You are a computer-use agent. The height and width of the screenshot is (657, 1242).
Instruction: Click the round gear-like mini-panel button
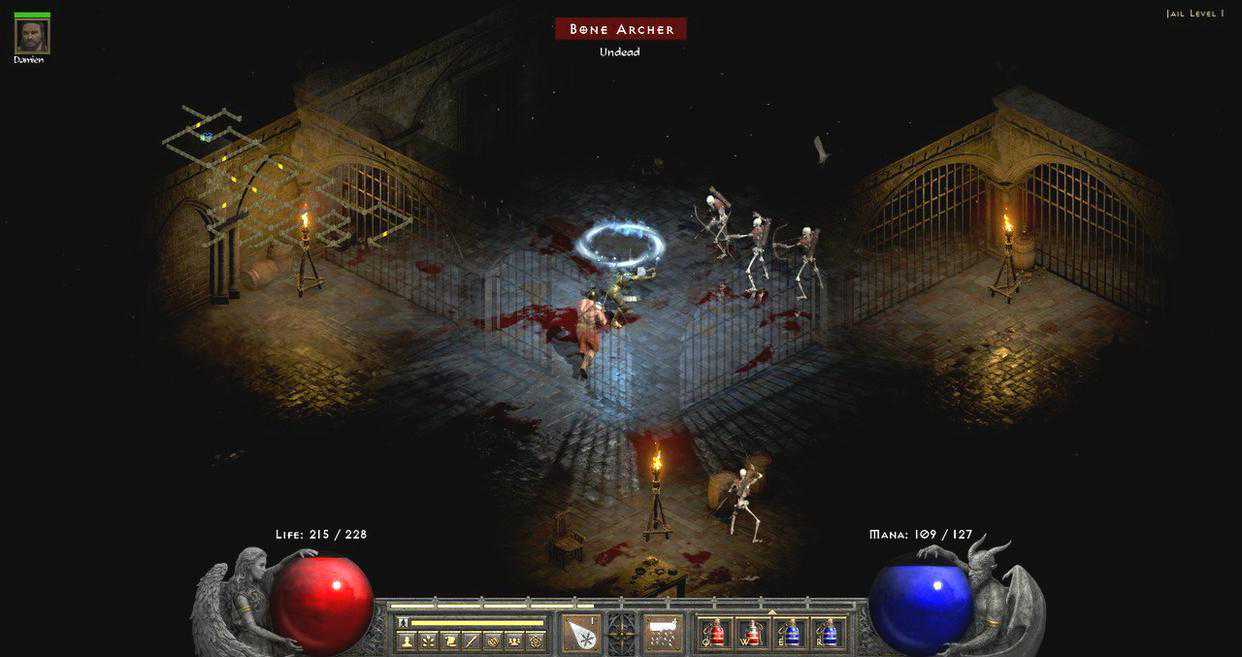pos(536,641)
